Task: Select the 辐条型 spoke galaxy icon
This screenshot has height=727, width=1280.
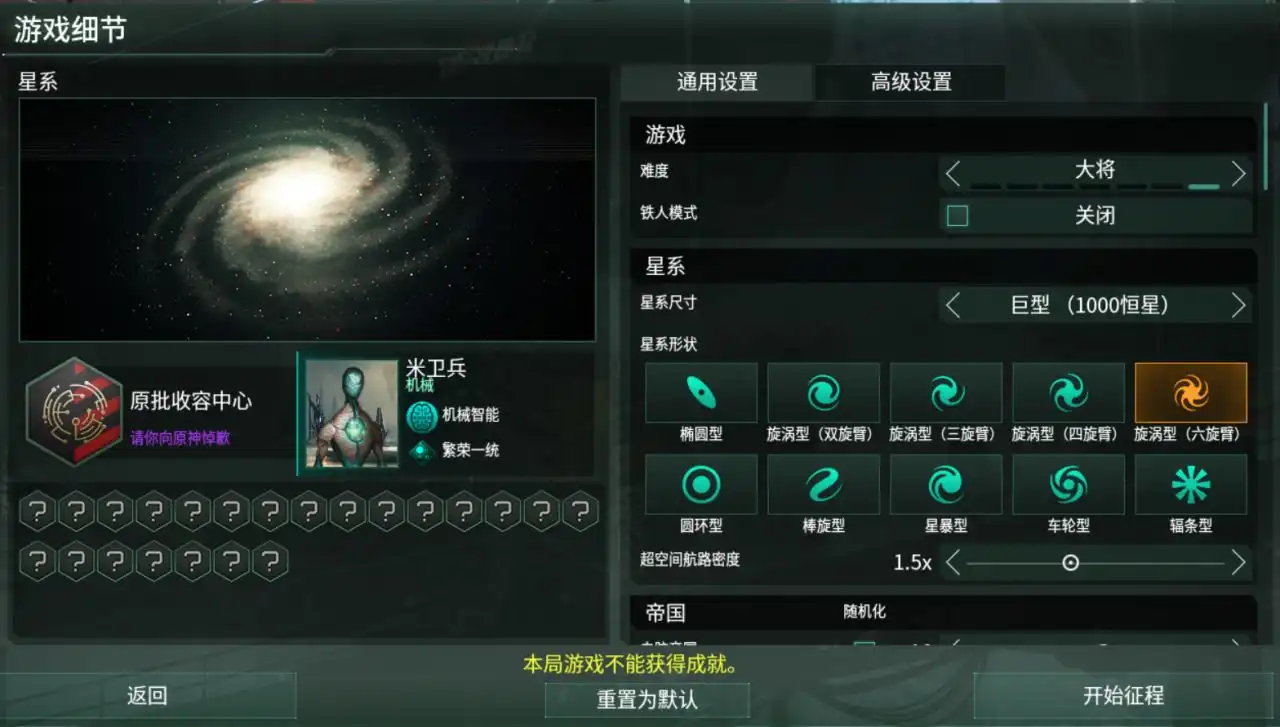Action: (1190, 483)
